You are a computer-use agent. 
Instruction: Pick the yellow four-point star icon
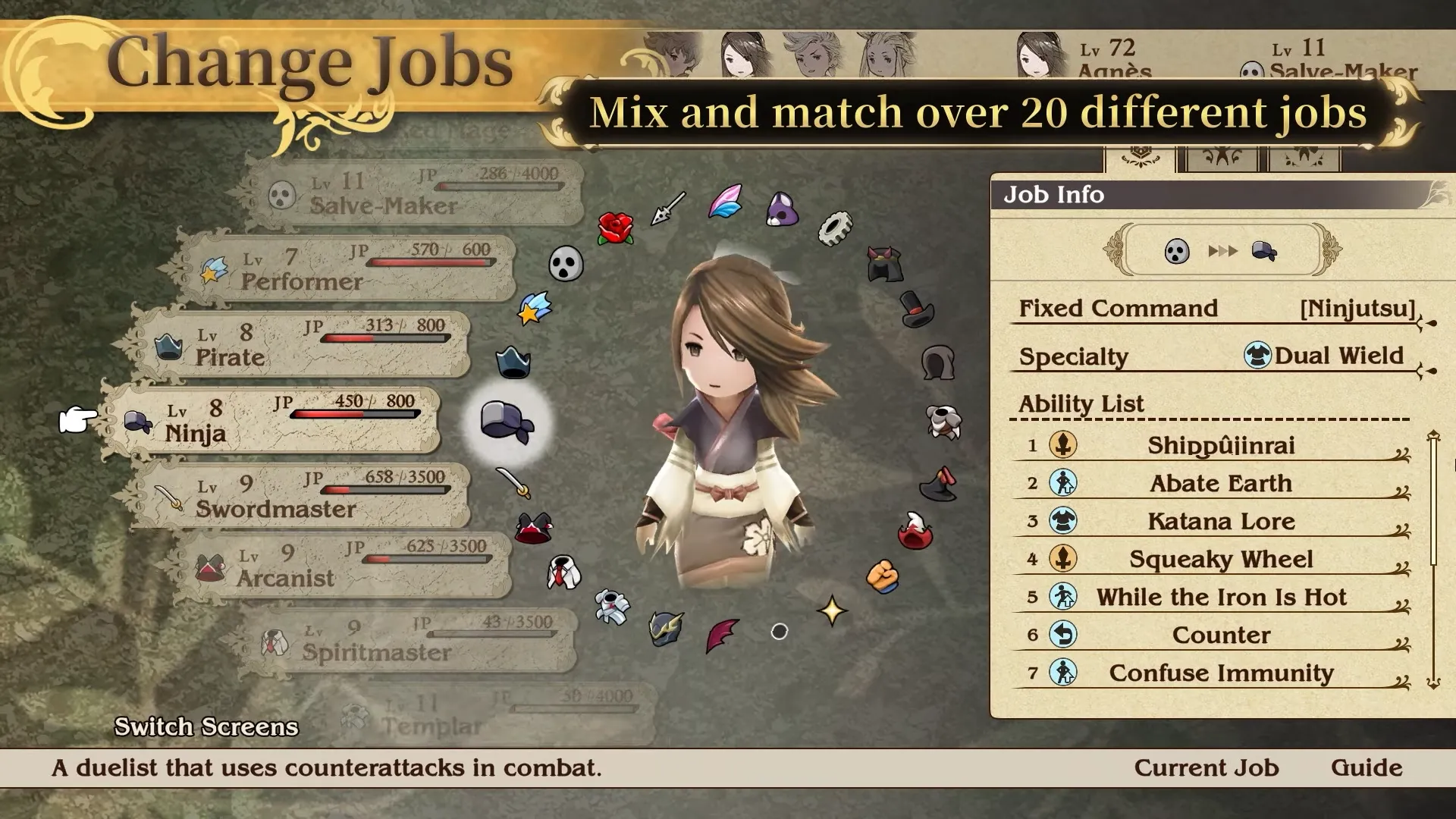[x=831, y=610]
